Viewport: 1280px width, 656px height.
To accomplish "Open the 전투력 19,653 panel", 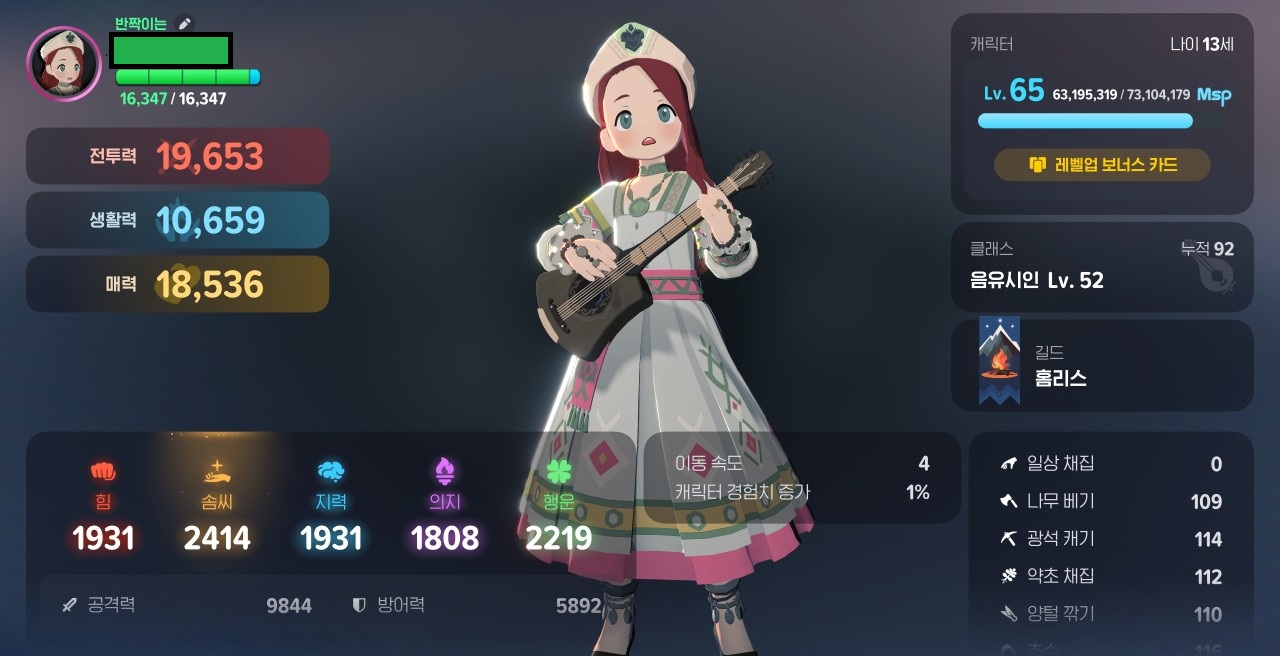I will tap(177, 156).
